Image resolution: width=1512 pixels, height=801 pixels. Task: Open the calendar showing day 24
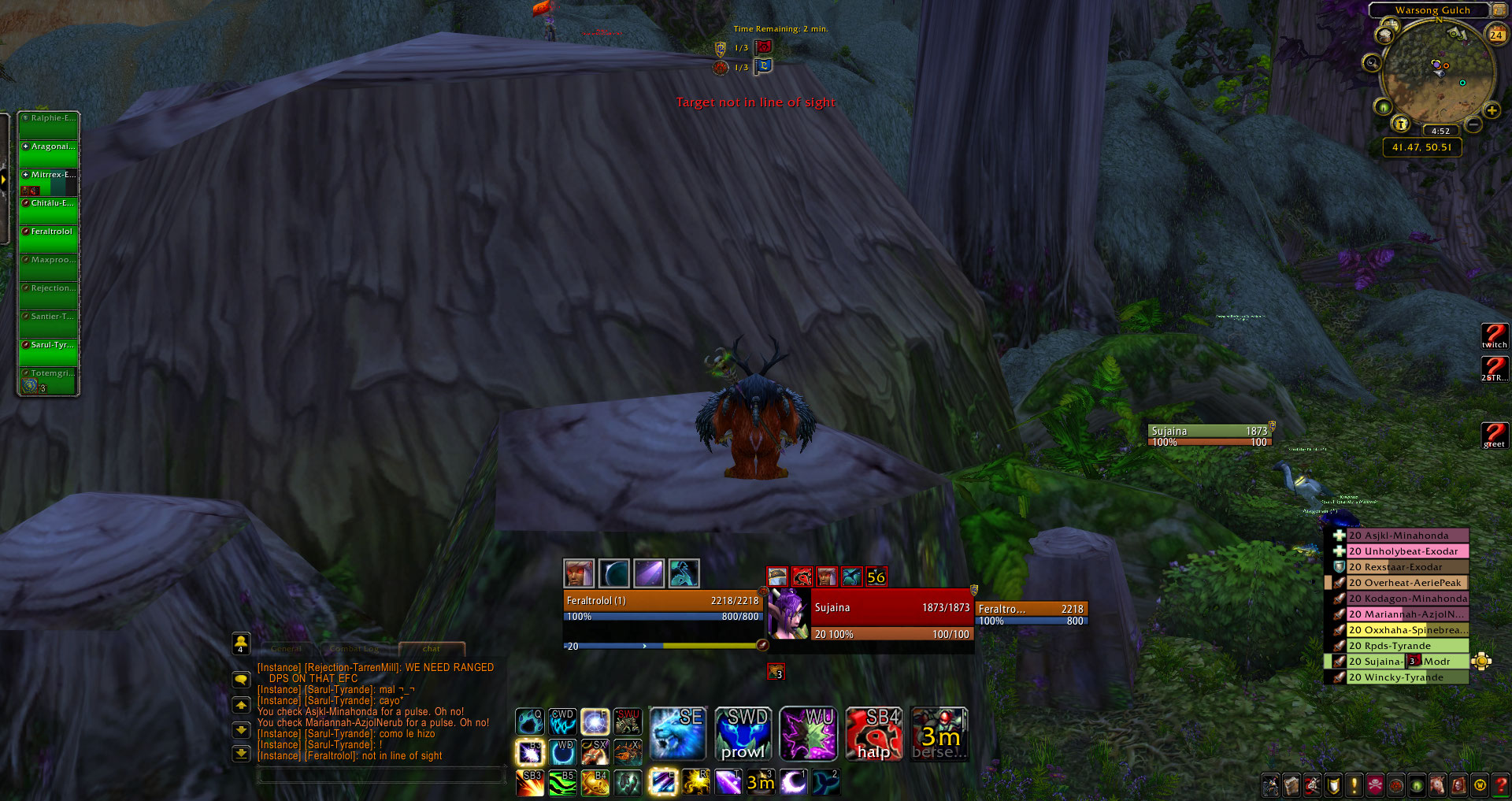coord(1496,34)
